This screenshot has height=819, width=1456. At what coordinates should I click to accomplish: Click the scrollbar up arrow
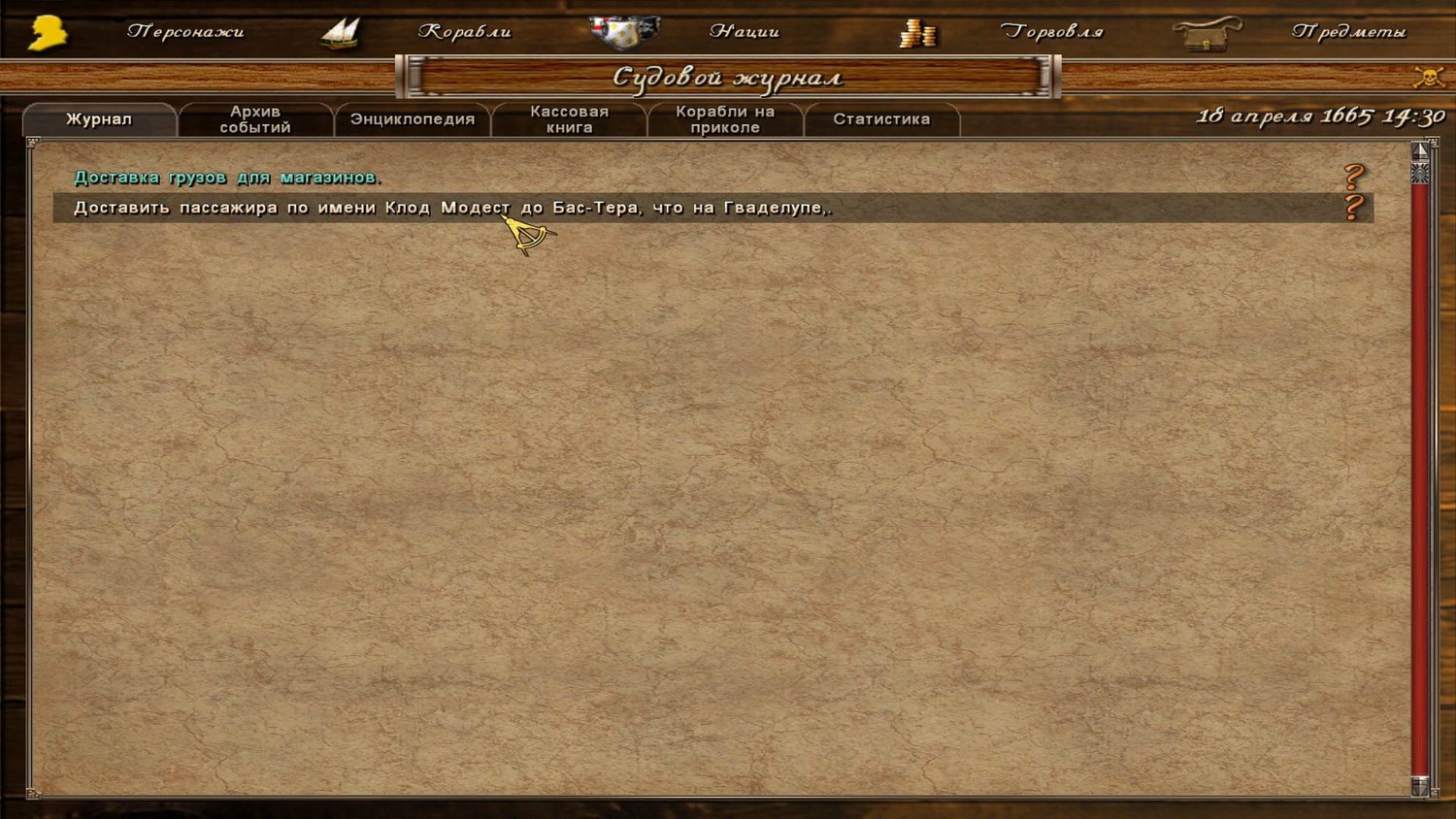(x=1420, y=150)
